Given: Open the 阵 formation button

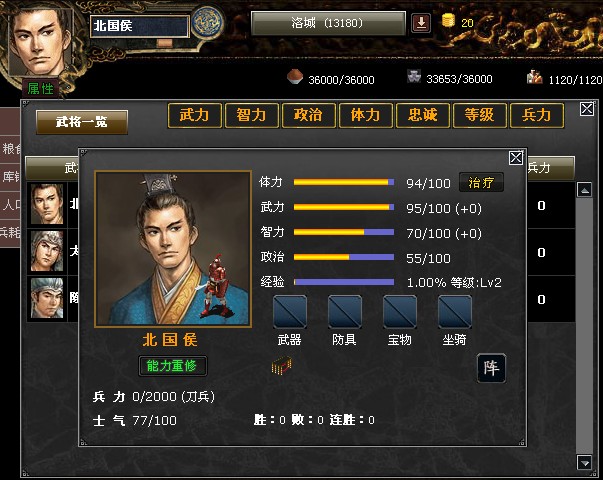Looking at the screenshot, I should 490,367.
